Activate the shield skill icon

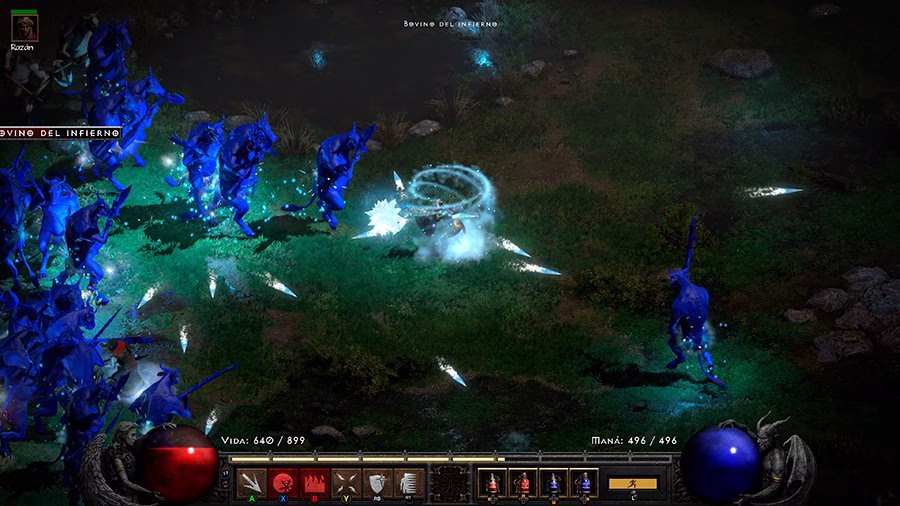point(377,482)
